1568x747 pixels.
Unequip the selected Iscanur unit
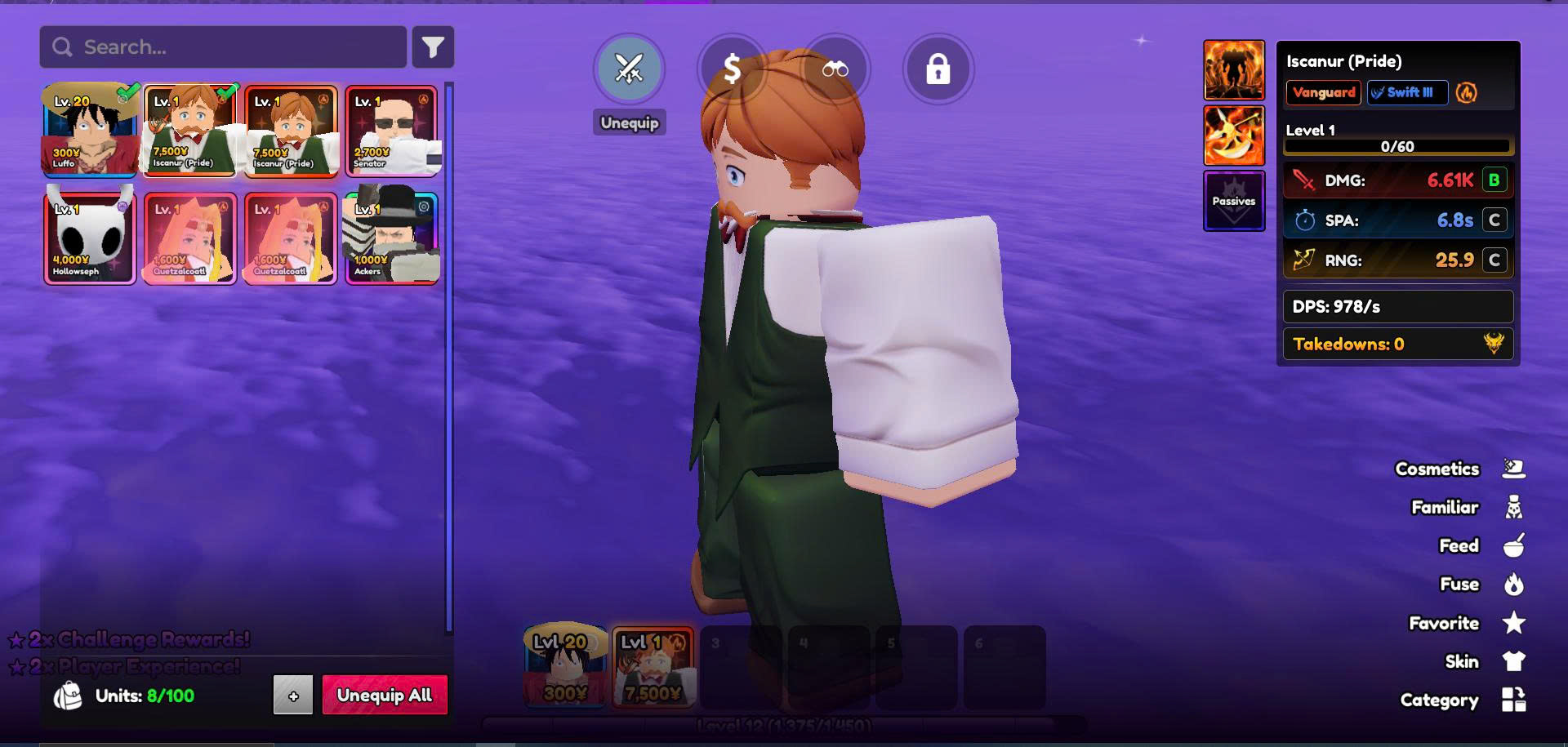tap(629, 69)
